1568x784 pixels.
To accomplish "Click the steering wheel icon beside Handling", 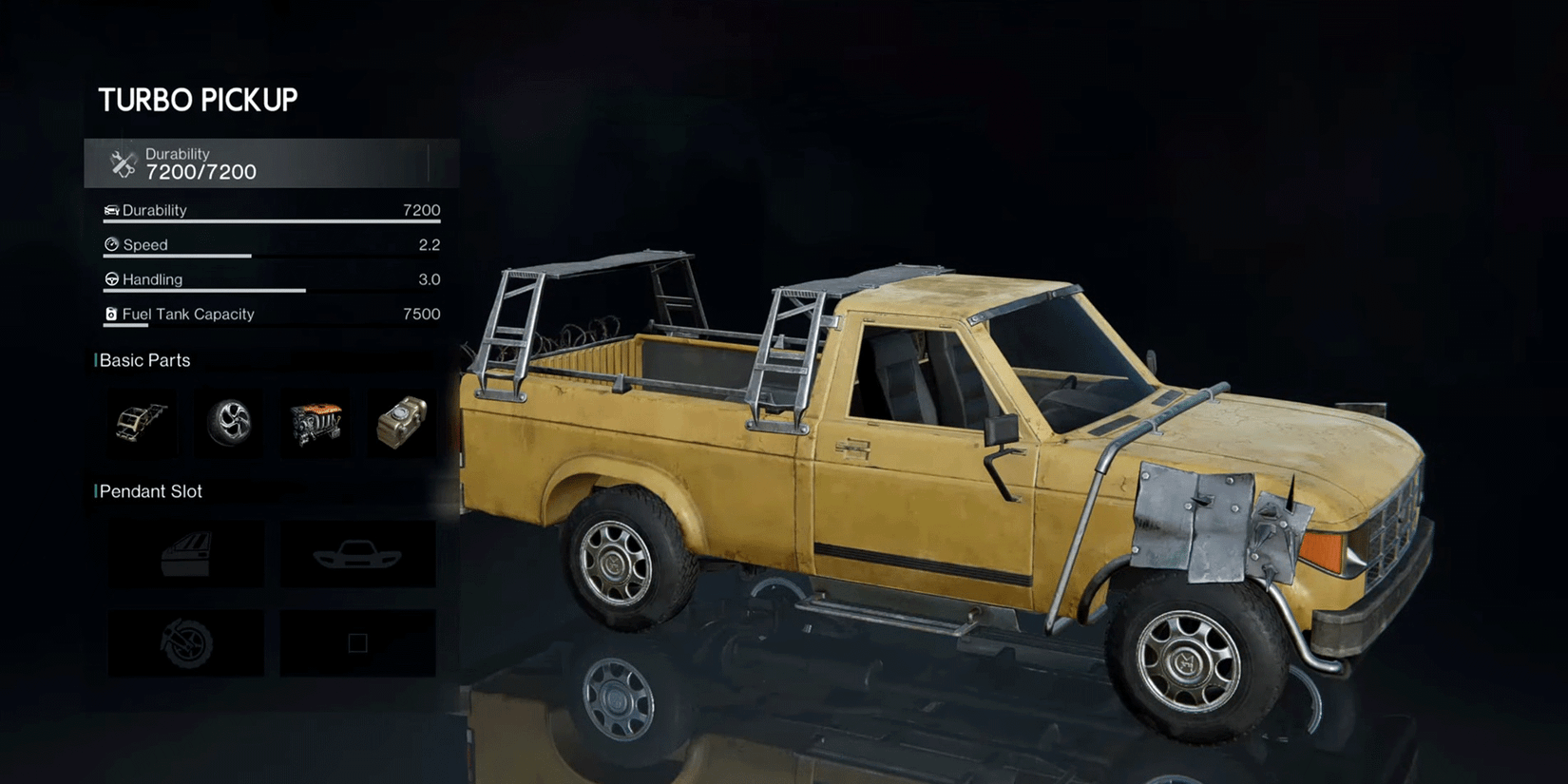I will point(111,279).
